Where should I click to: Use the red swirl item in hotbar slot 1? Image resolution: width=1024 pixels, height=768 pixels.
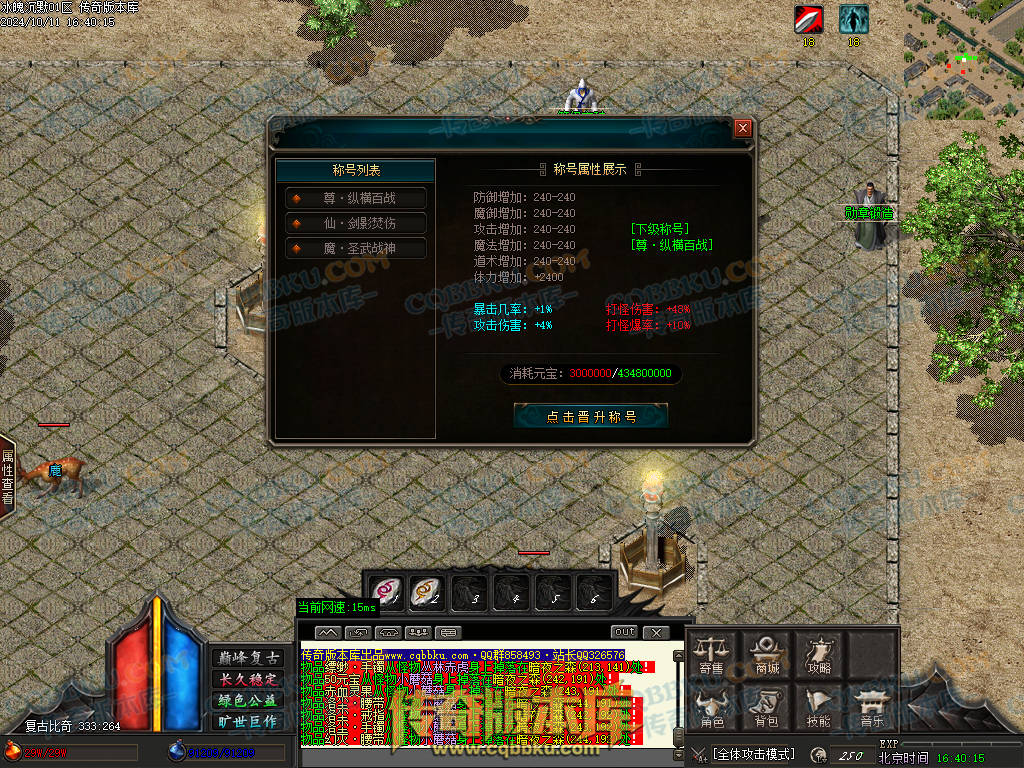tap(387, 591)
